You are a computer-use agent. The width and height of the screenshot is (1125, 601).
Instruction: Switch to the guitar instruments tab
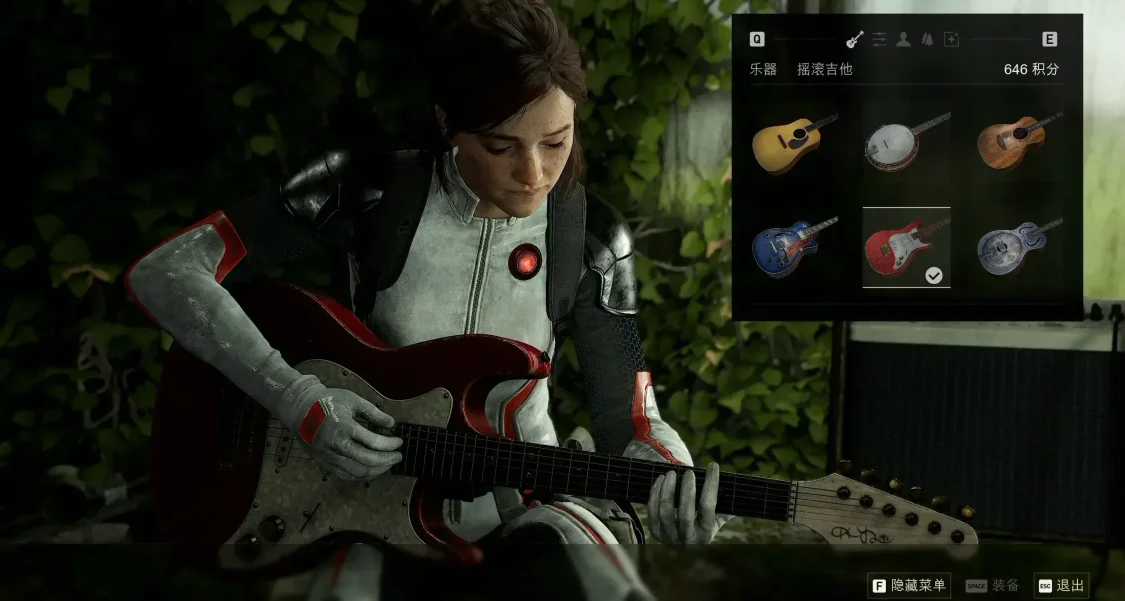pos(855,40)
